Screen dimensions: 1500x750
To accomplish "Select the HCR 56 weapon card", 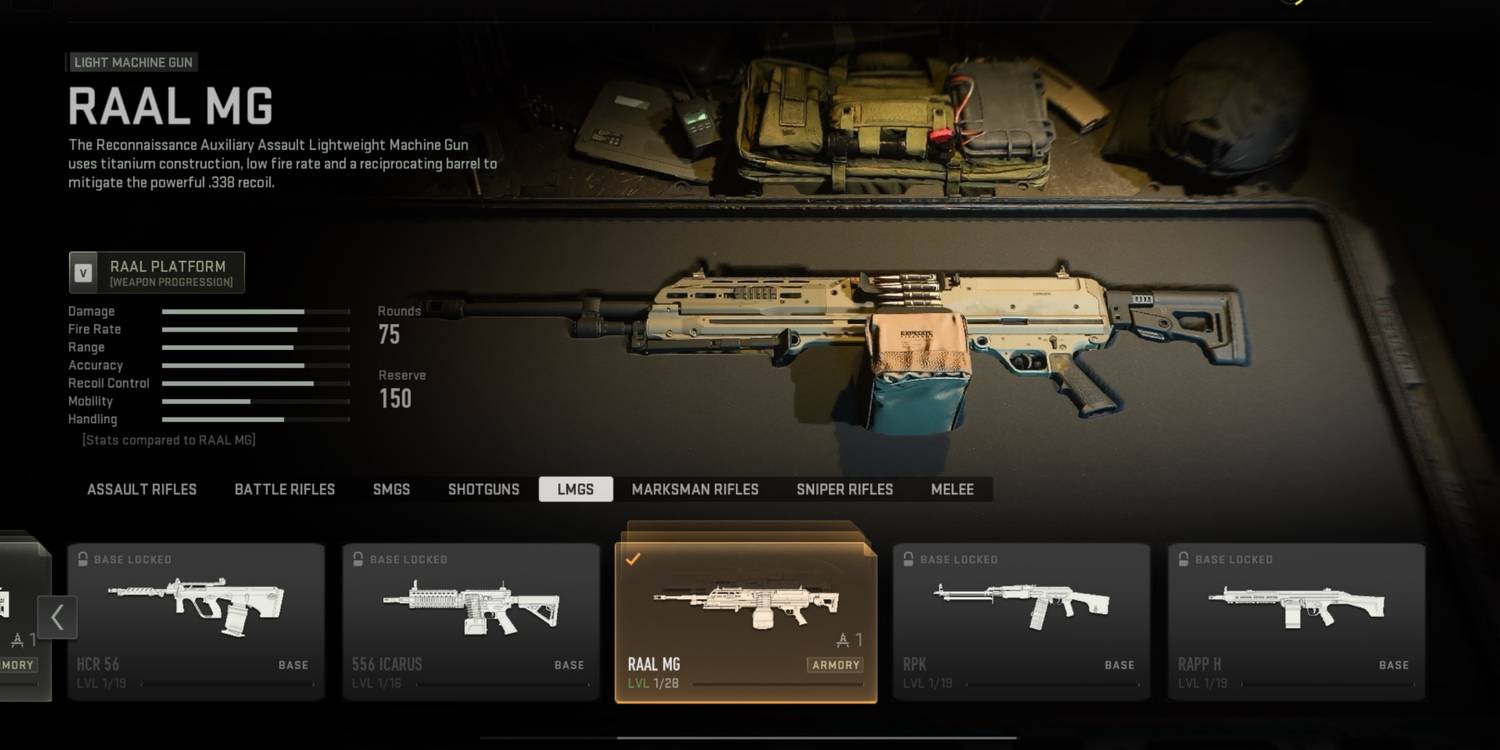I will point(196,621).
